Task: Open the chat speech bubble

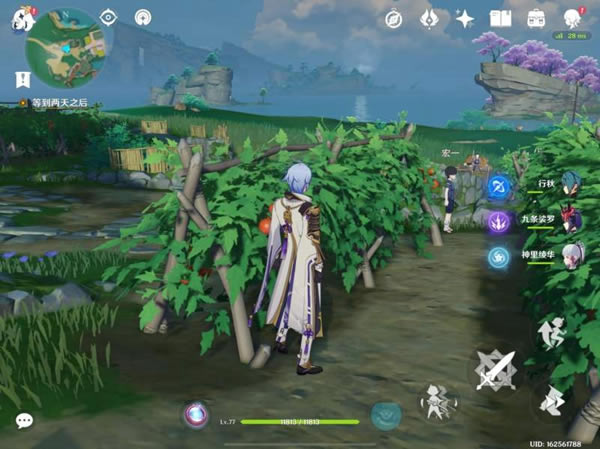Action: (x=24, y=421)
